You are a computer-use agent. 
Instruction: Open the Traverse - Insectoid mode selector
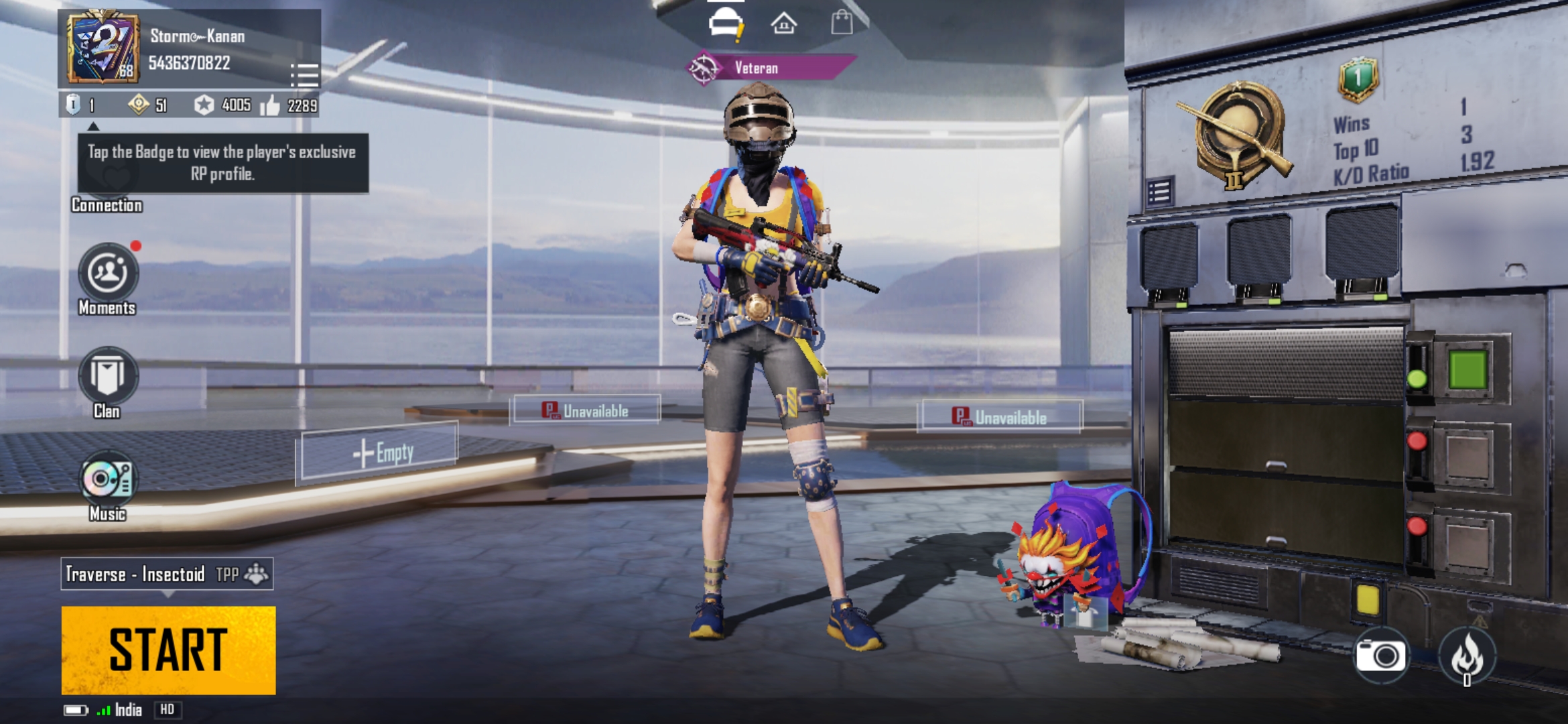[167, 574]
